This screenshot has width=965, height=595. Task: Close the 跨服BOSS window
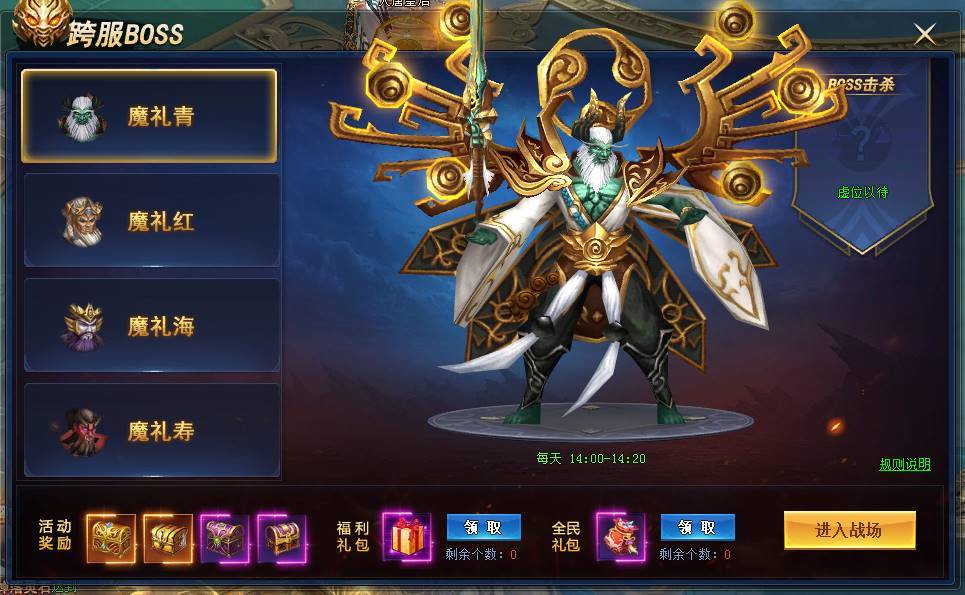tap(925, 35)
